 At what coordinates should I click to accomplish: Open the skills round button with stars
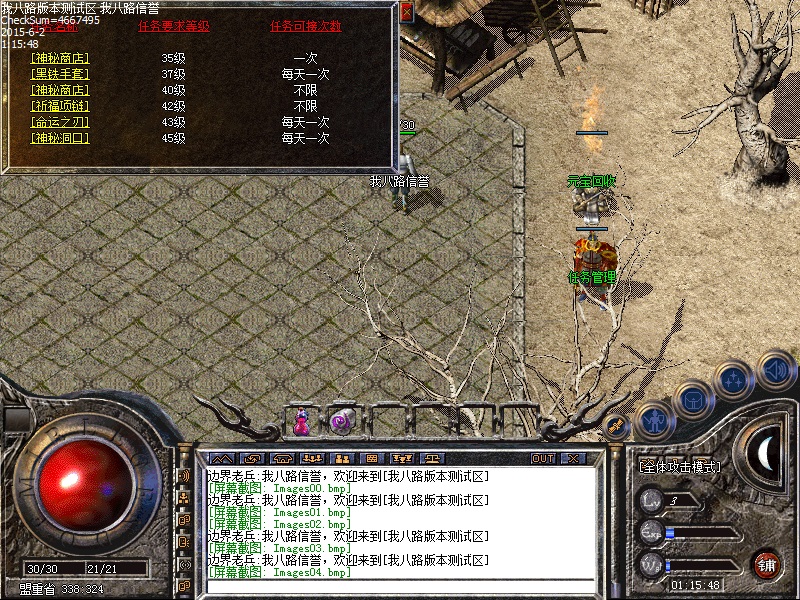pyautogui.click(x=734, y=380)
